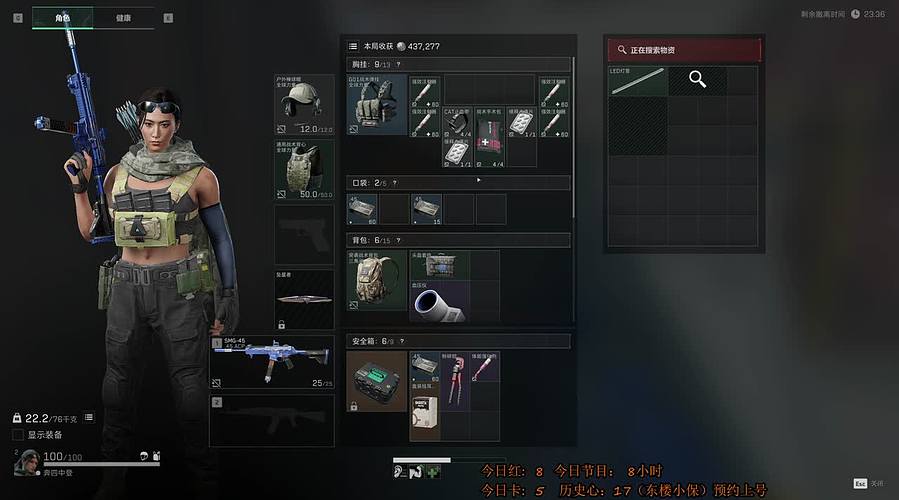
Task: Open the list icon beside 本局收获
Action: click(352, 46)
